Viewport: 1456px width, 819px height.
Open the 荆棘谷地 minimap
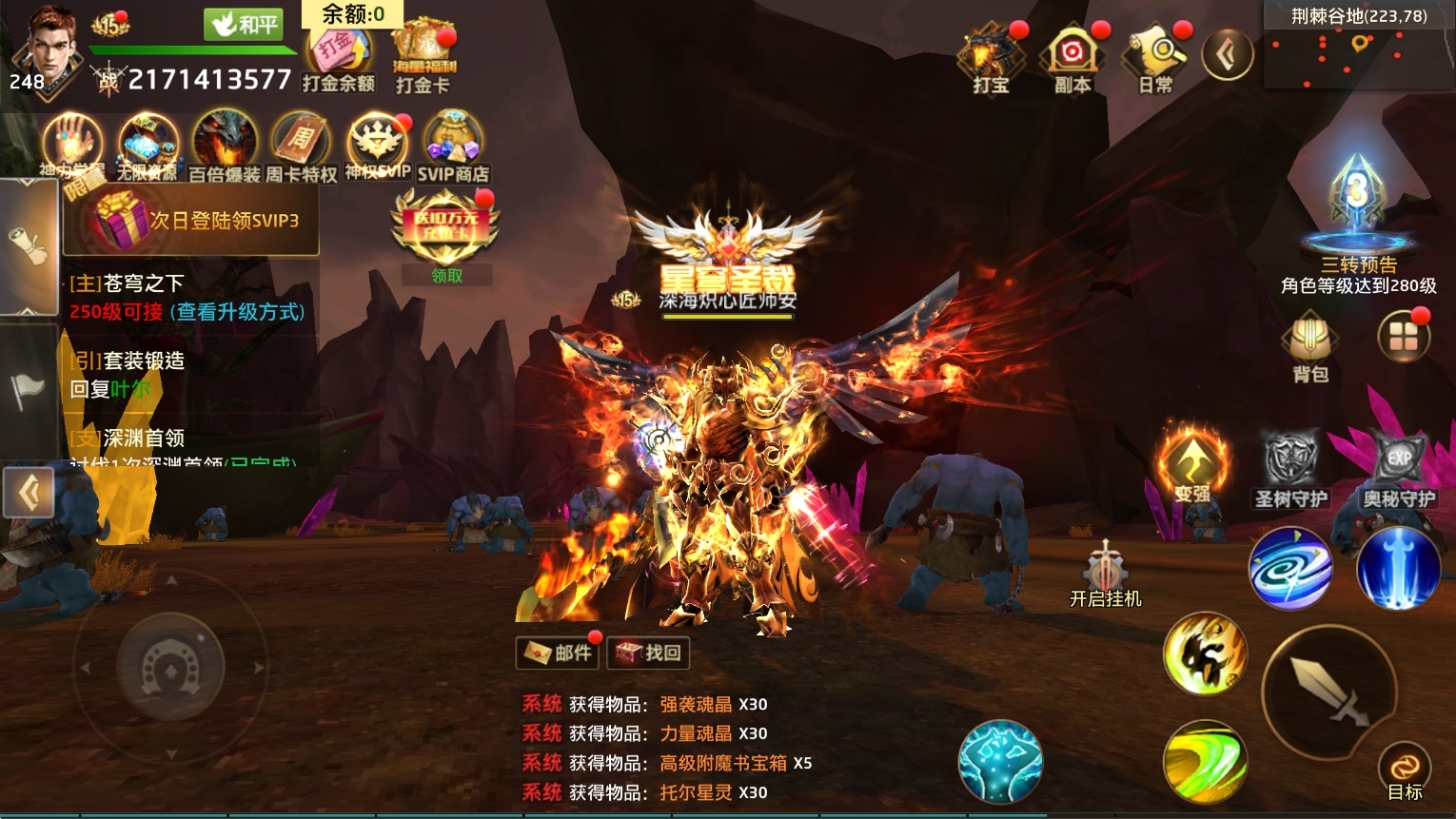1360,53
